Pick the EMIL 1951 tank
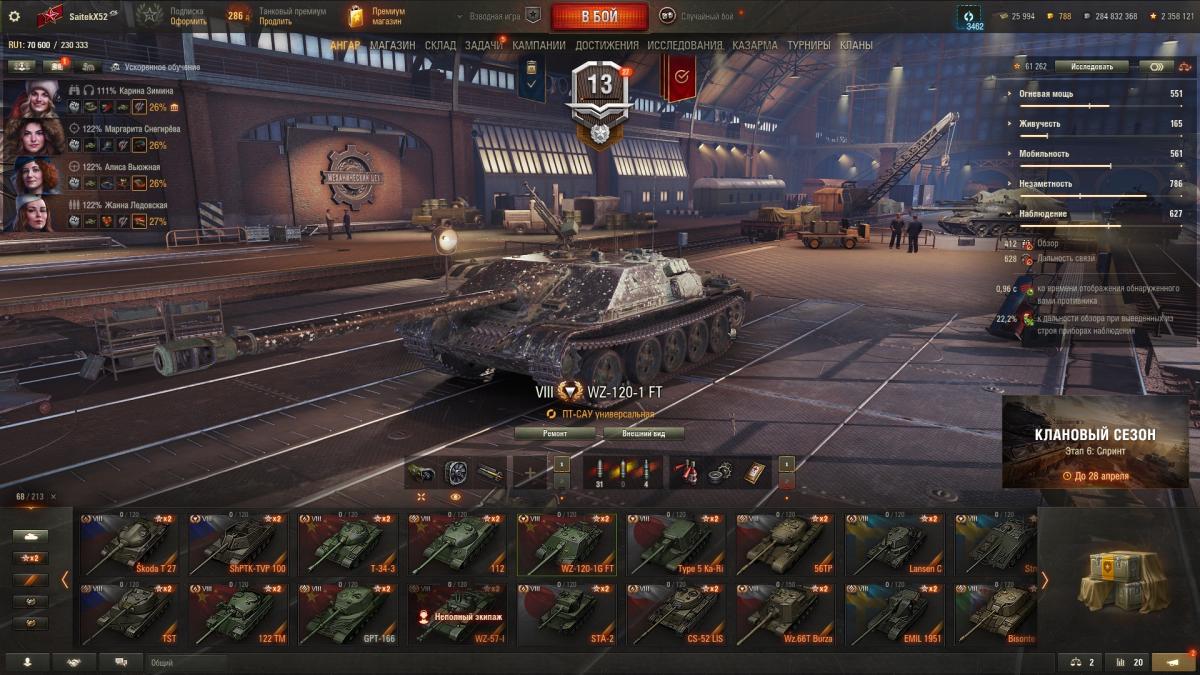The height and width of the screenshot is (675, 1200). pos(894,615)
